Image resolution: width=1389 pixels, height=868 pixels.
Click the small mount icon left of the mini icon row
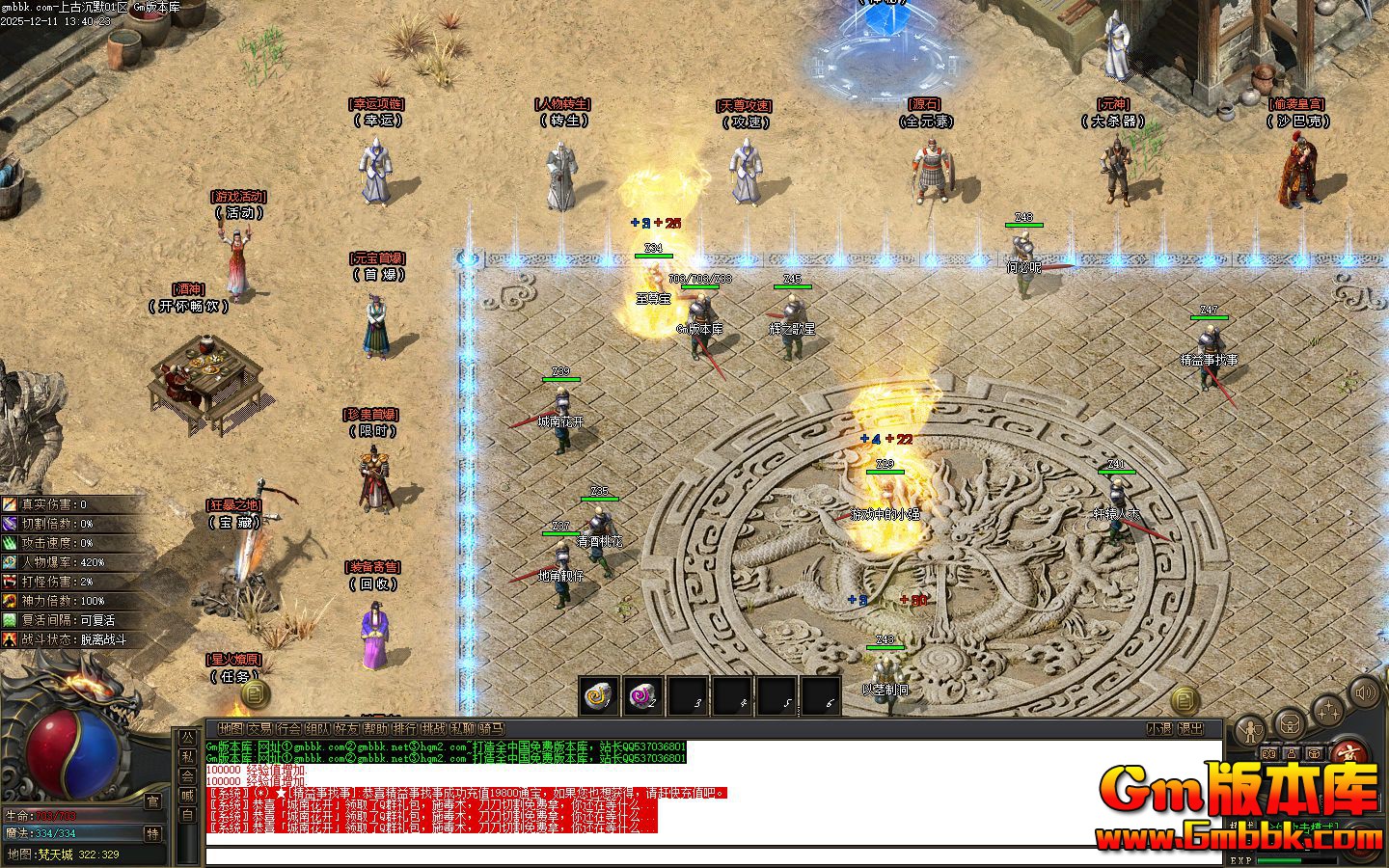coord(1268,752)
